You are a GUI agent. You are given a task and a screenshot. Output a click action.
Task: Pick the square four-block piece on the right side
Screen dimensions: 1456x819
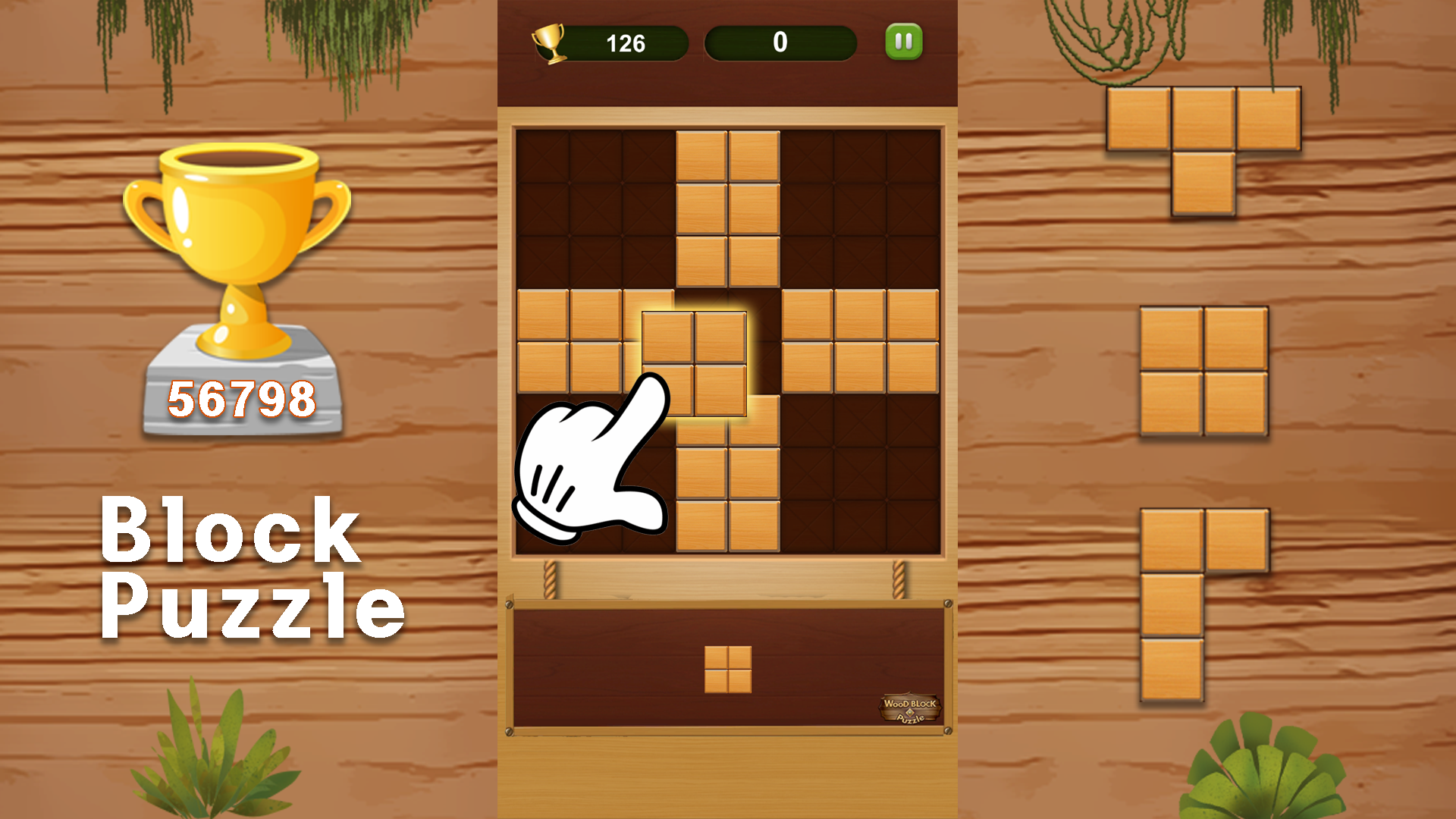tap(1204, 372)
